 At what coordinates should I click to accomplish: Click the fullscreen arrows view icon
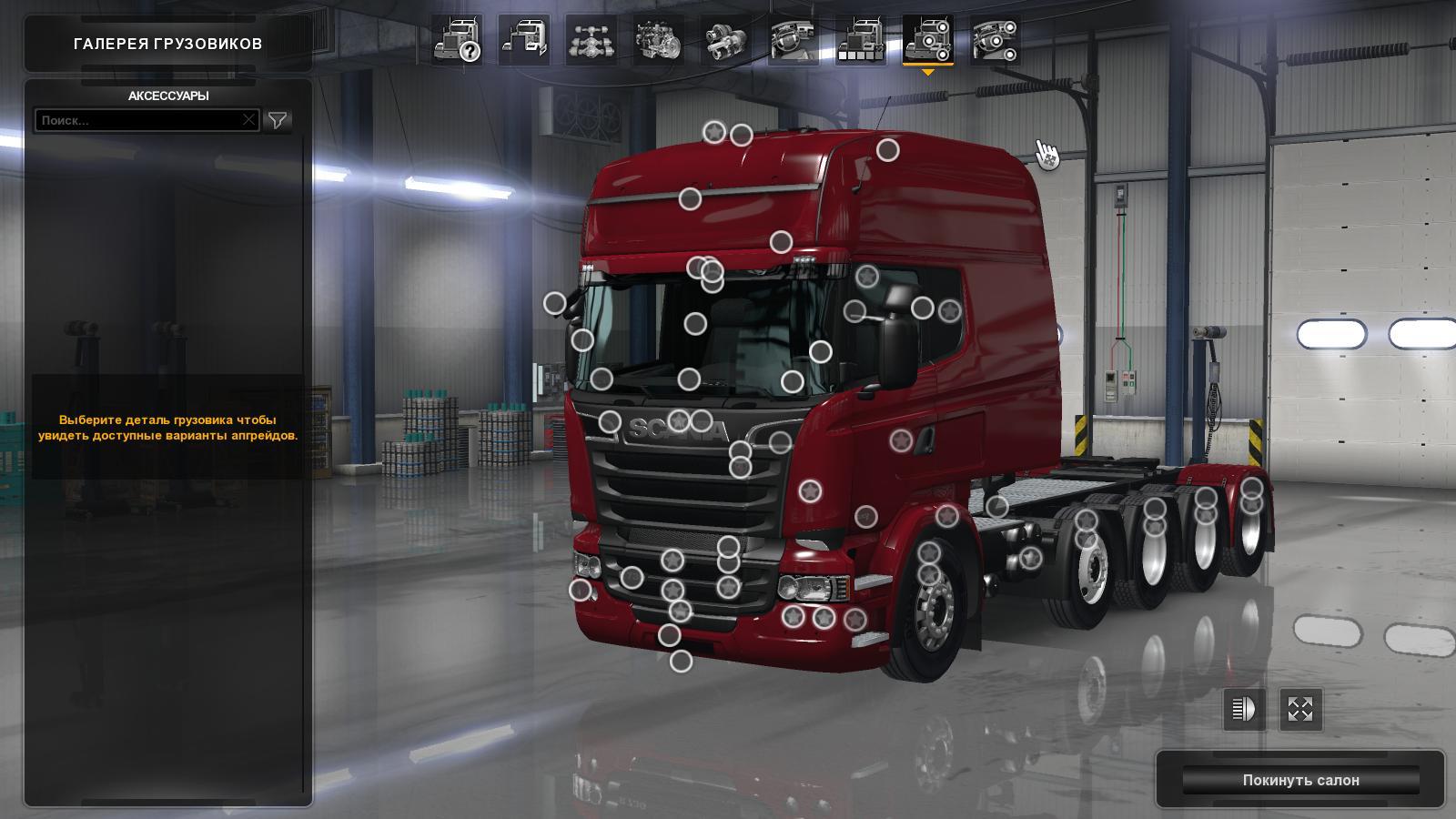coord(1299,711)
